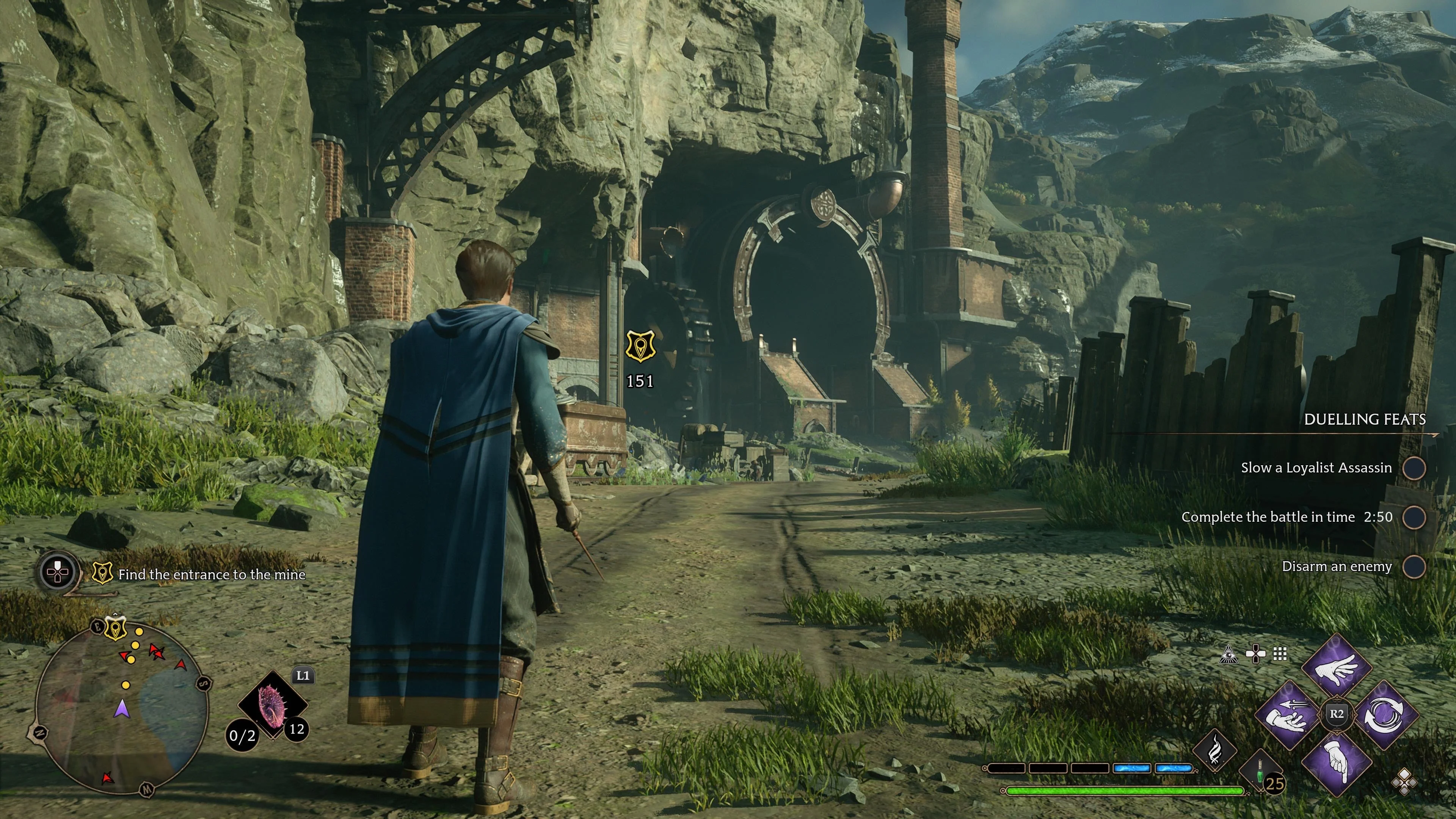This screenshot has width=1456, height=819.
Task: Open the nine-square grid icon
Action: click(1280, 654)
